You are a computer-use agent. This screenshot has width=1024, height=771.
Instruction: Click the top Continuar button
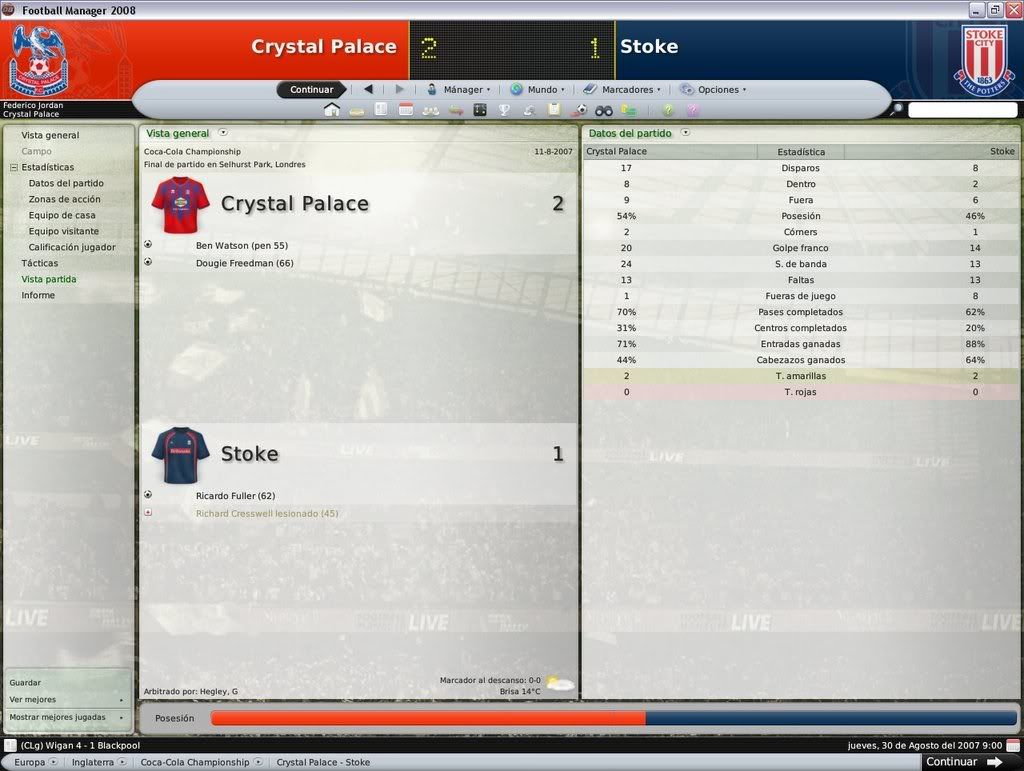(311, 90)
